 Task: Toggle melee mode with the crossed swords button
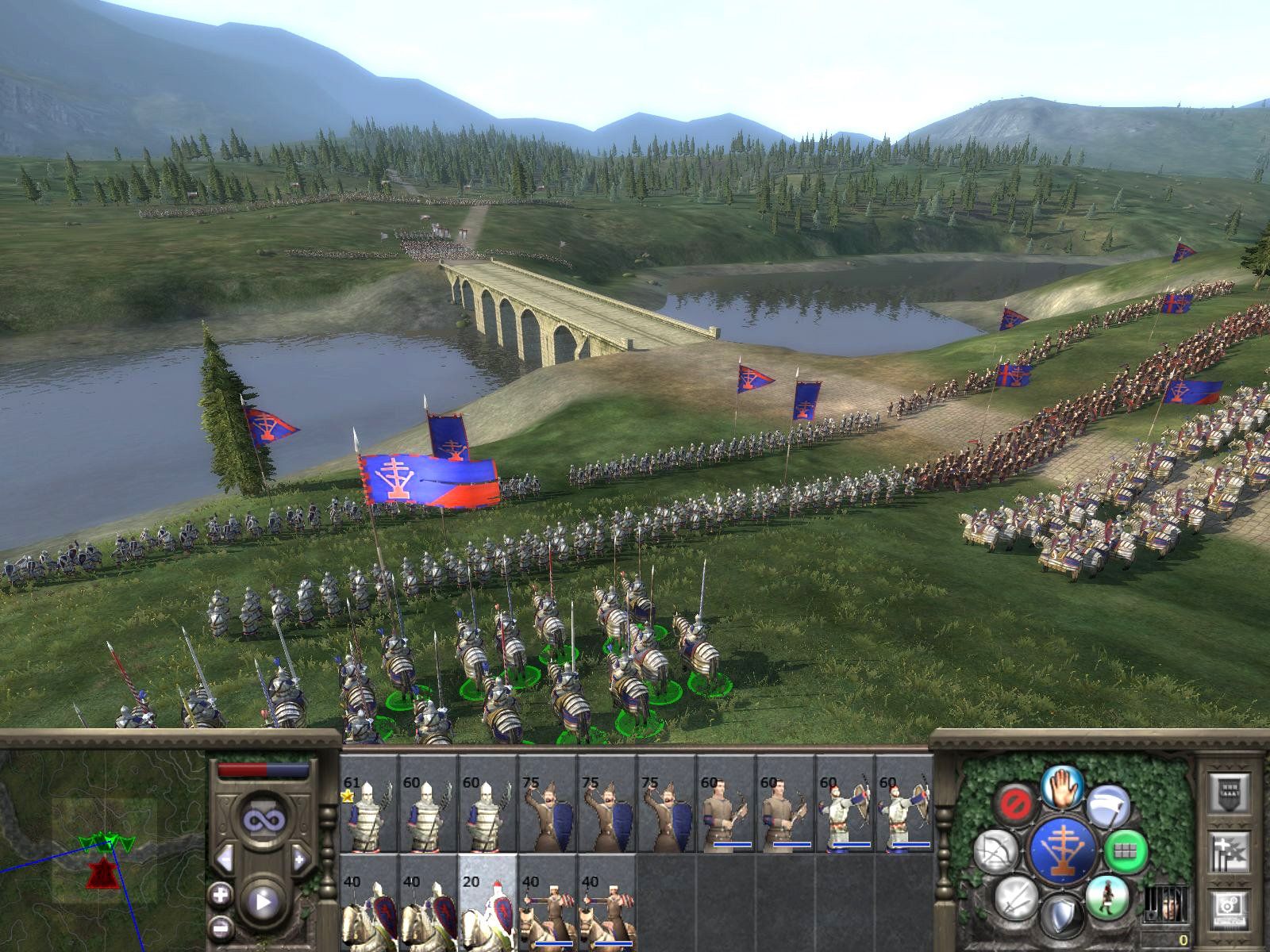[x=1015, y=898]
